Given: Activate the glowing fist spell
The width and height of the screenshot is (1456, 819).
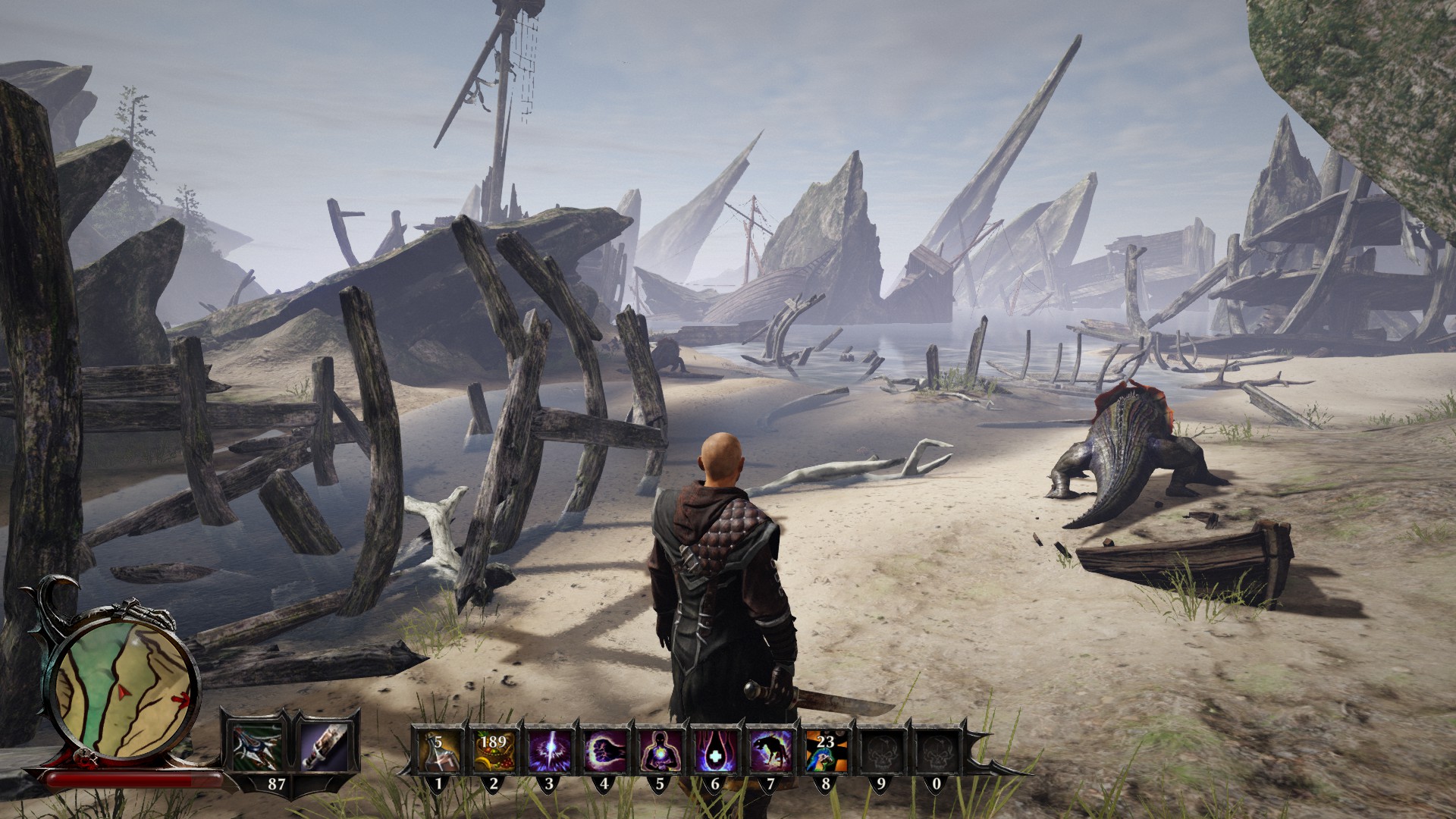Looking at the screenshot, I should click(604, 749).
